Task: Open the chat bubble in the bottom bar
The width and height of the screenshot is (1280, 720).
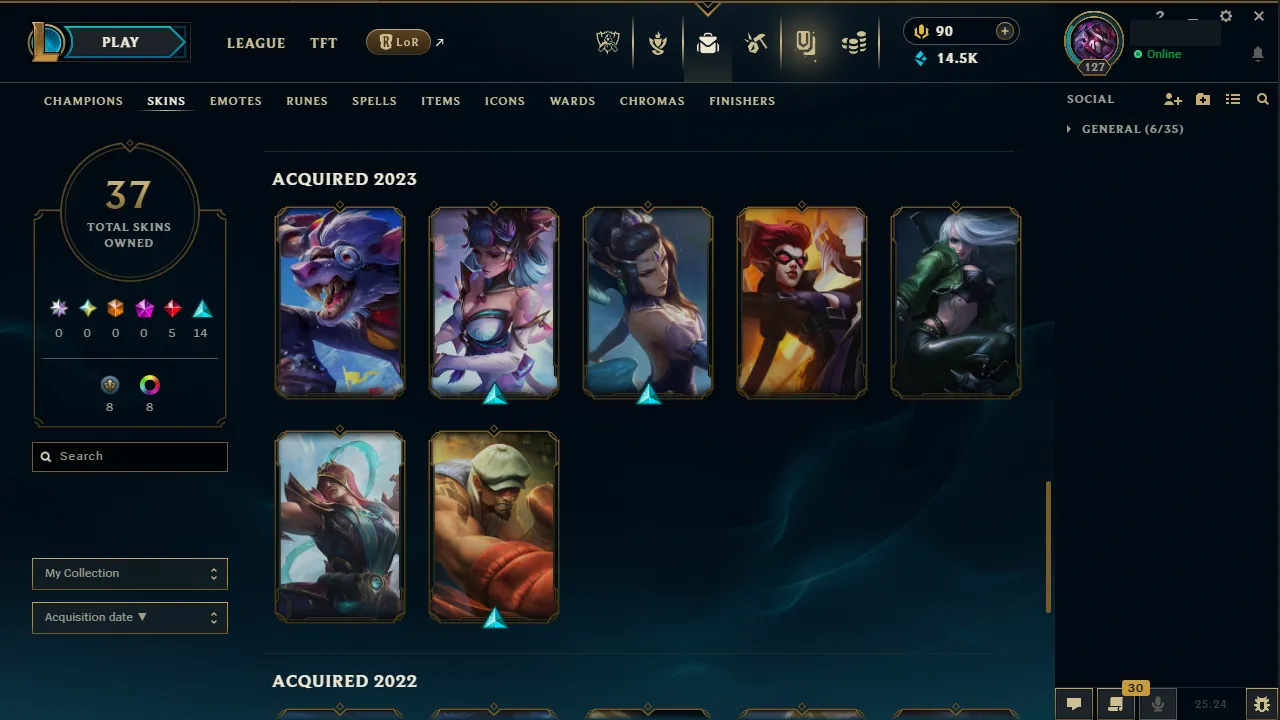Action: pos(1074,703)
